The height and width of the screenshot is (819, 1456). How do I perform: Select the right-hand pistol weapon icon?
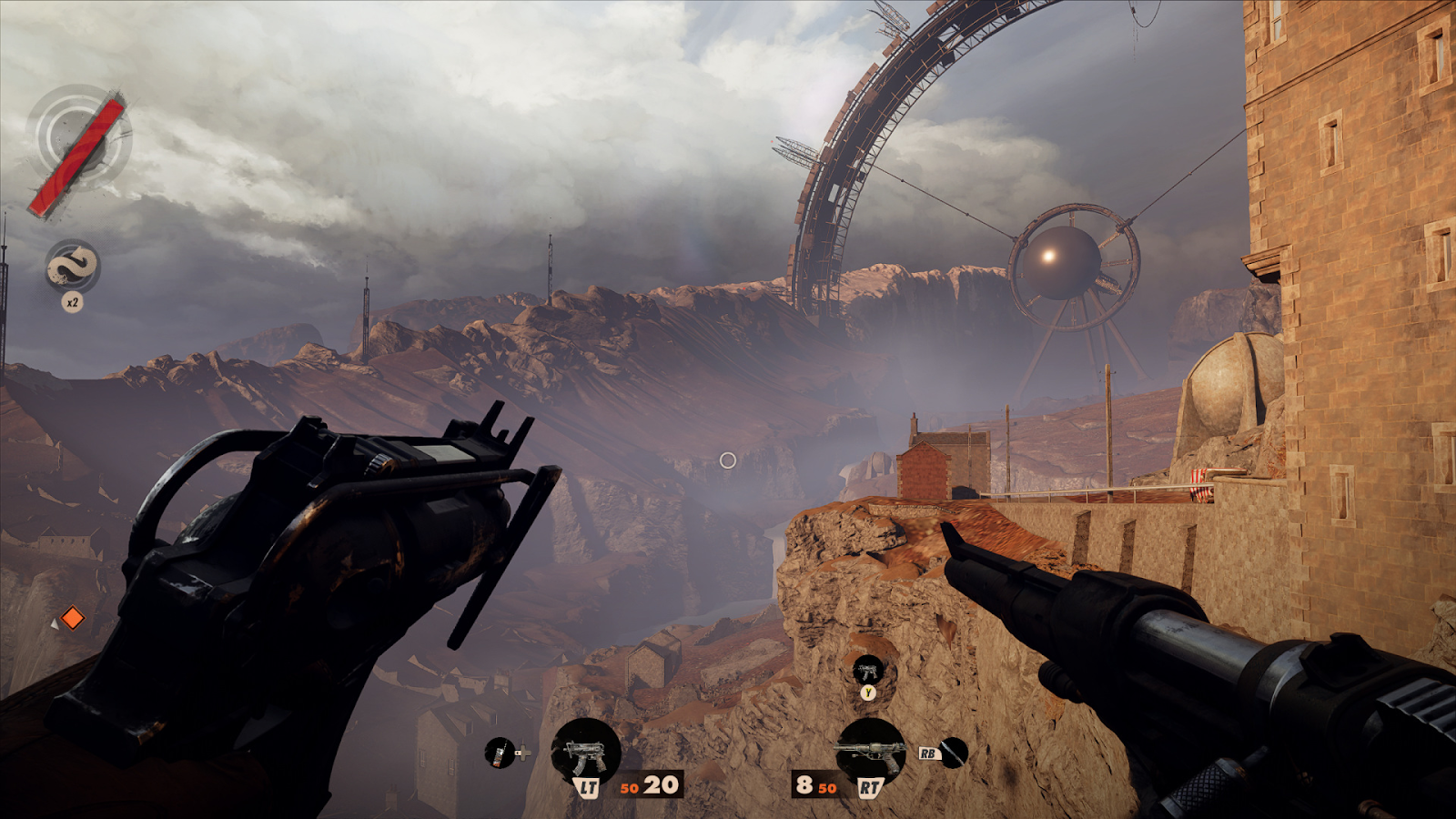click(870, 752)
